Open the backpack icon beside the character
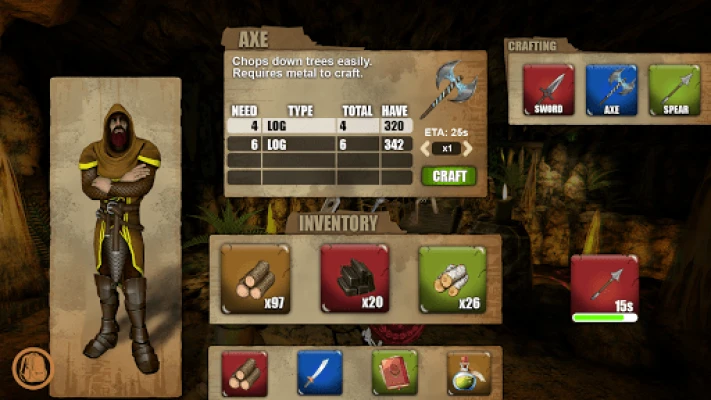This screenshot has height=400, width=711. click(x=30, y=367)
